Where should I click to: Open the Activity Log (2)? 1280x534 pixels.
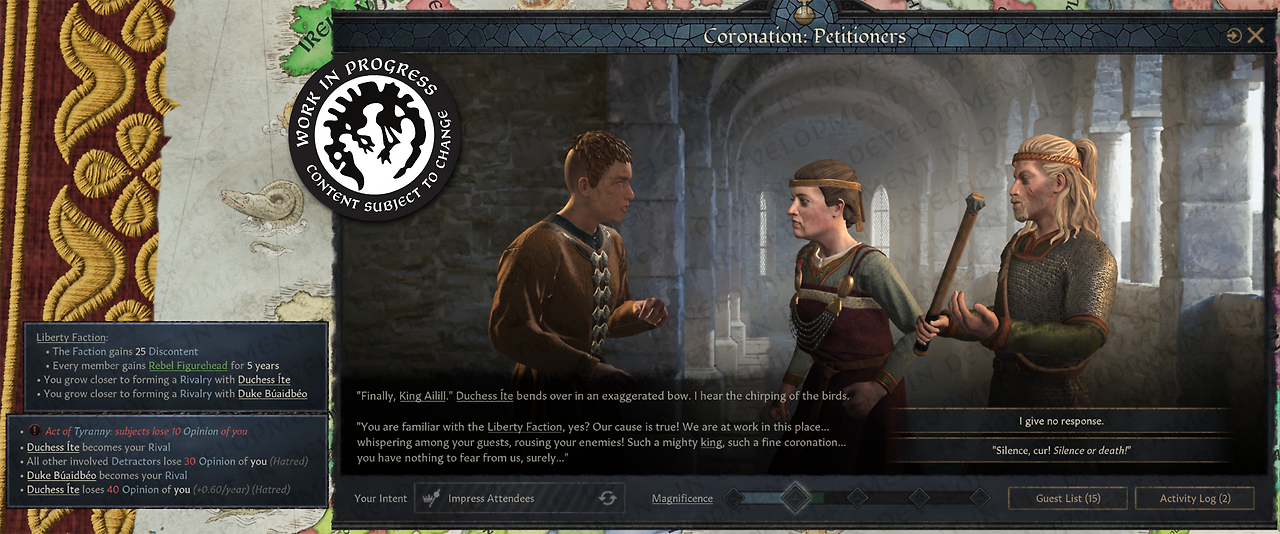coord(1194,498)
